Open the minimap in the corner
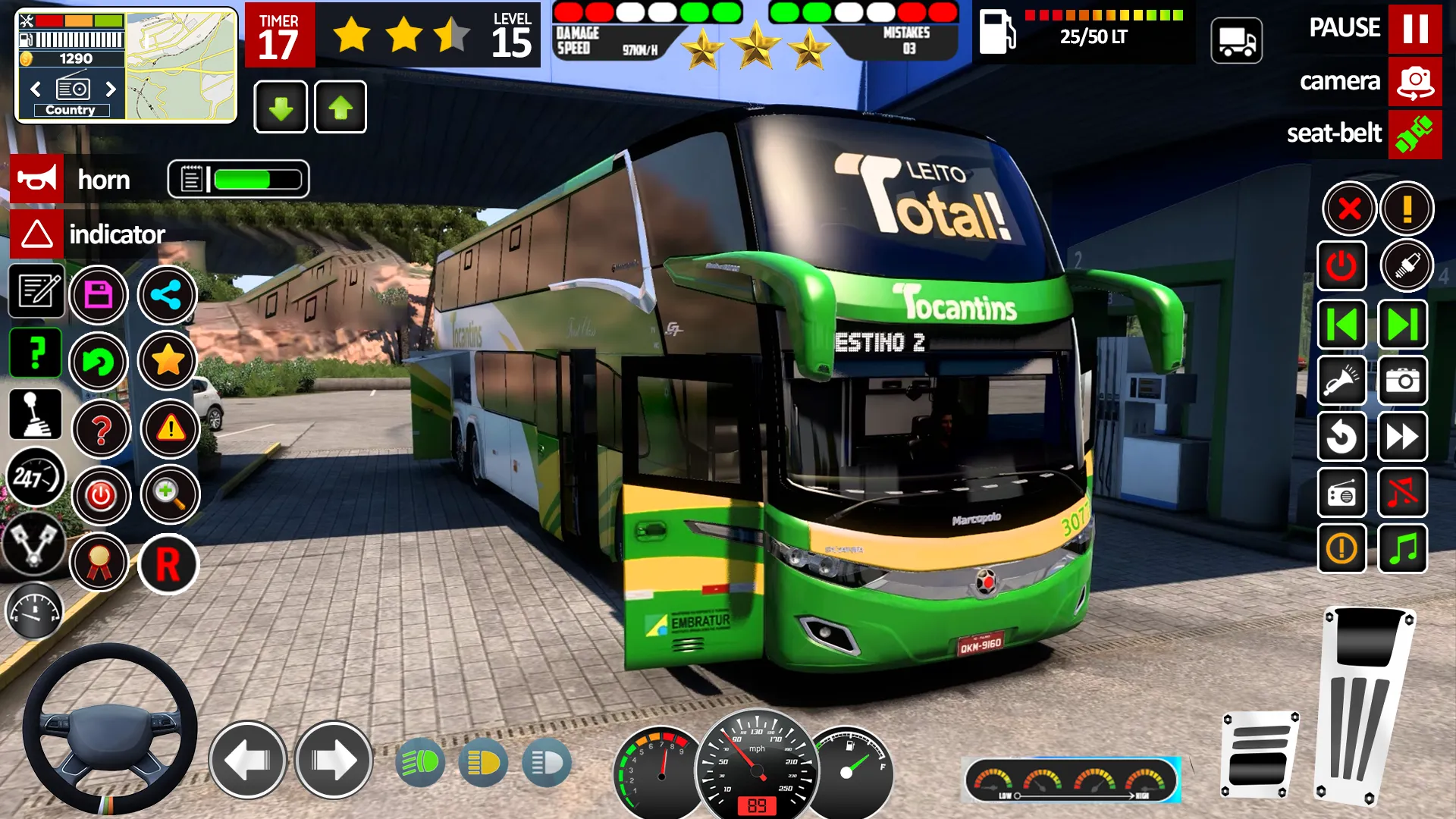 click(x=180, y=66)
